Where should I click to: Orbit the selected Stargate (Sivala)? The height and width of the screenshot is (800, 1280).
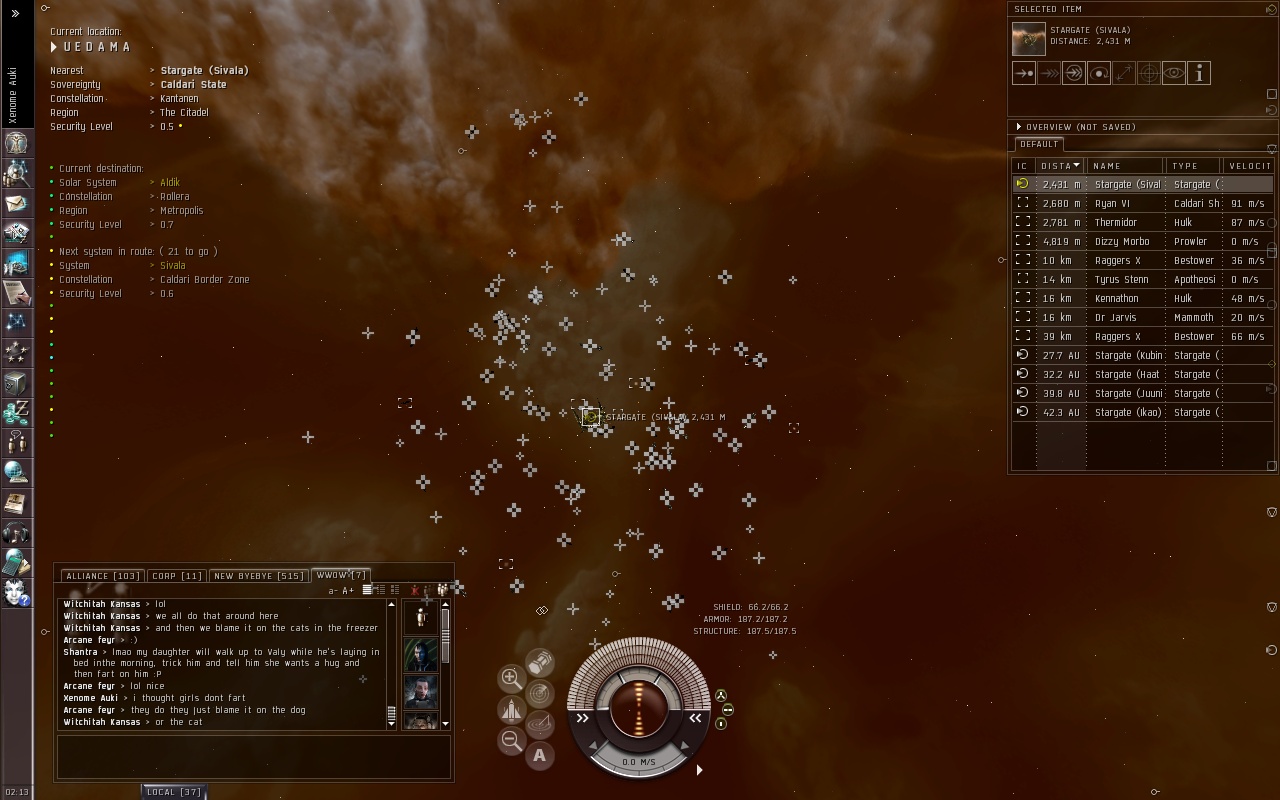click(x=1099, y=73)
